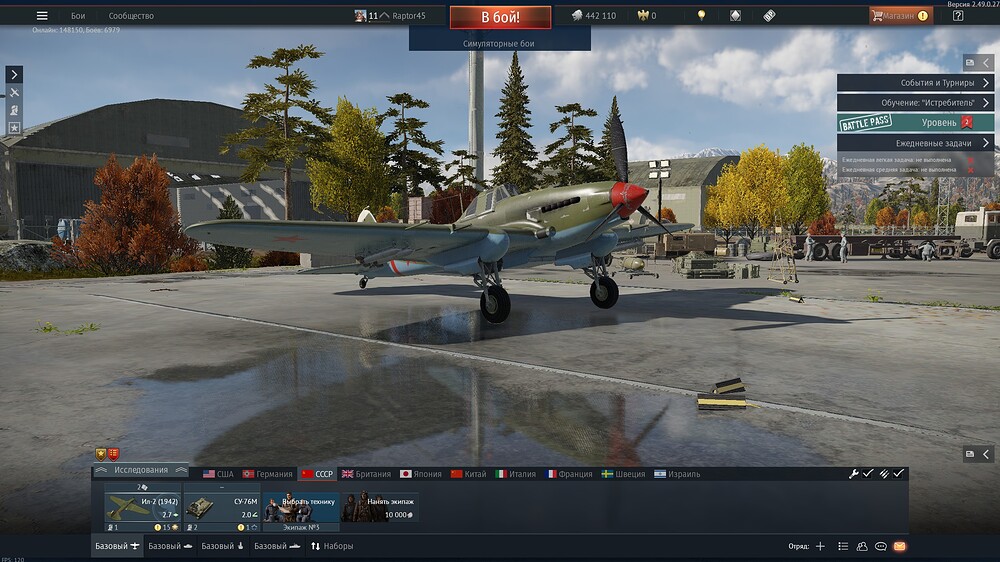Switch to the Германия nation tab

click(268, 474)
